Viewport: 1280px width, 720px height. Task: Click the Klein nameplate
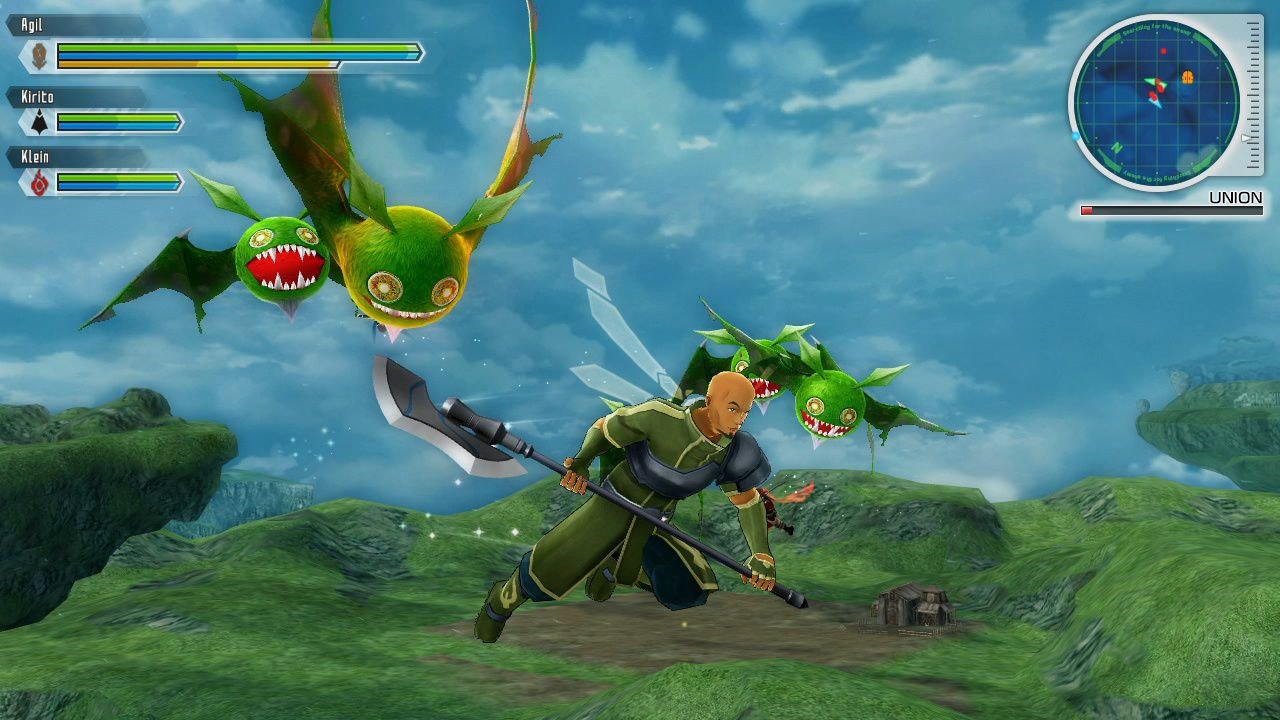(35, 154)
